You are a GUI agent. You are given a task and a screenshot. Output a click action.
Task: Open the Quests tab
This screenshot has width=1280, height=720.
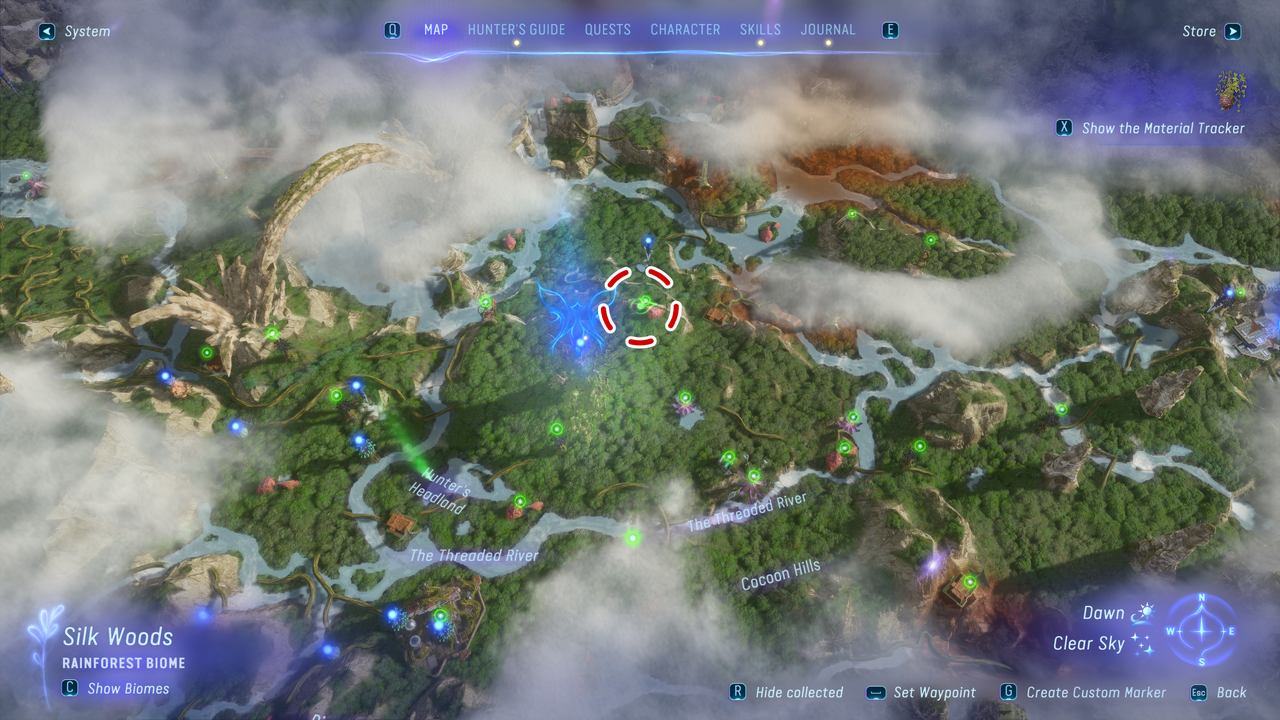click(x=608, y=30)
